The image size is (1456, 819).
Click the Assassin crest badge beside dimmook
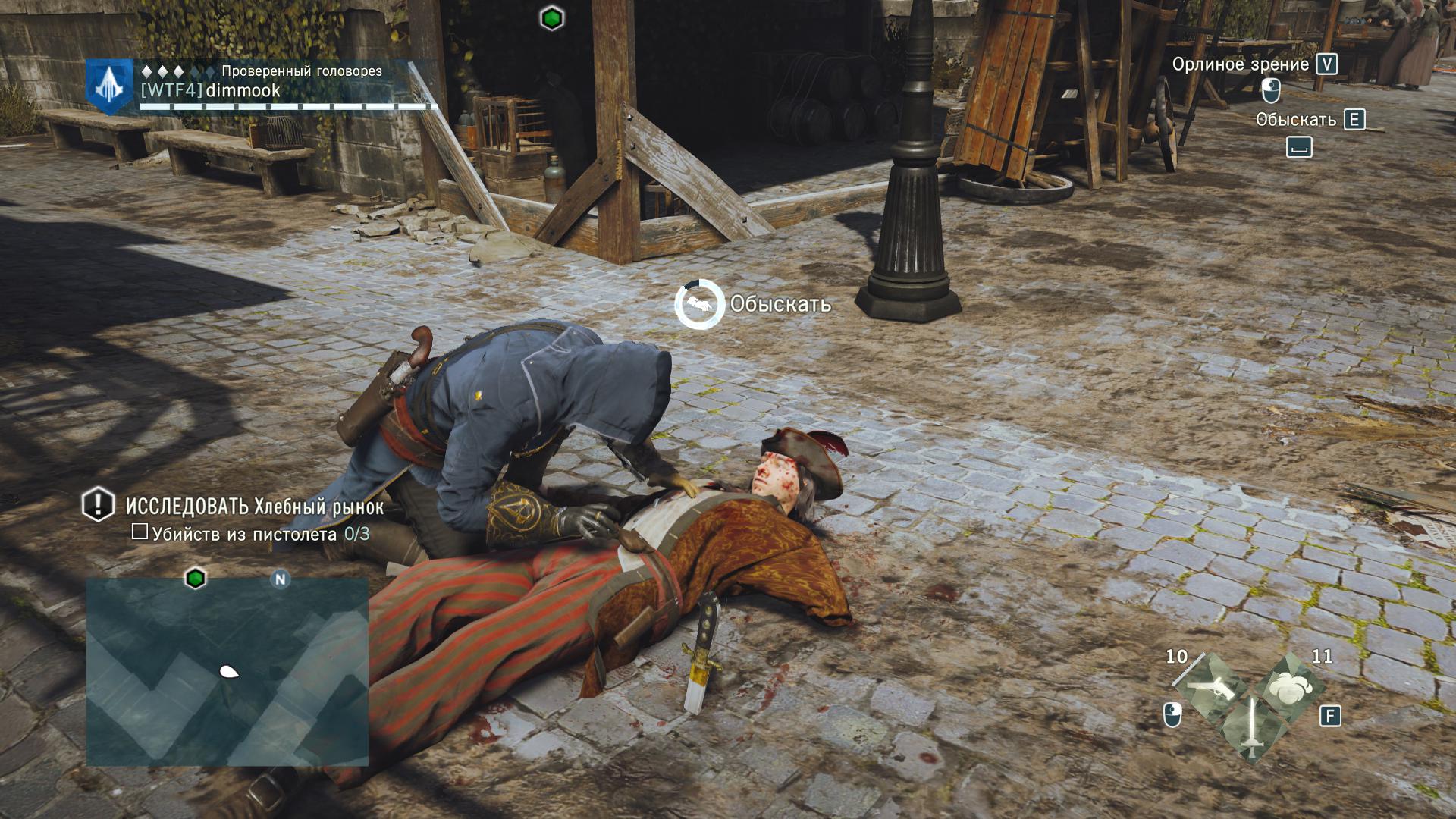point(110,86)
